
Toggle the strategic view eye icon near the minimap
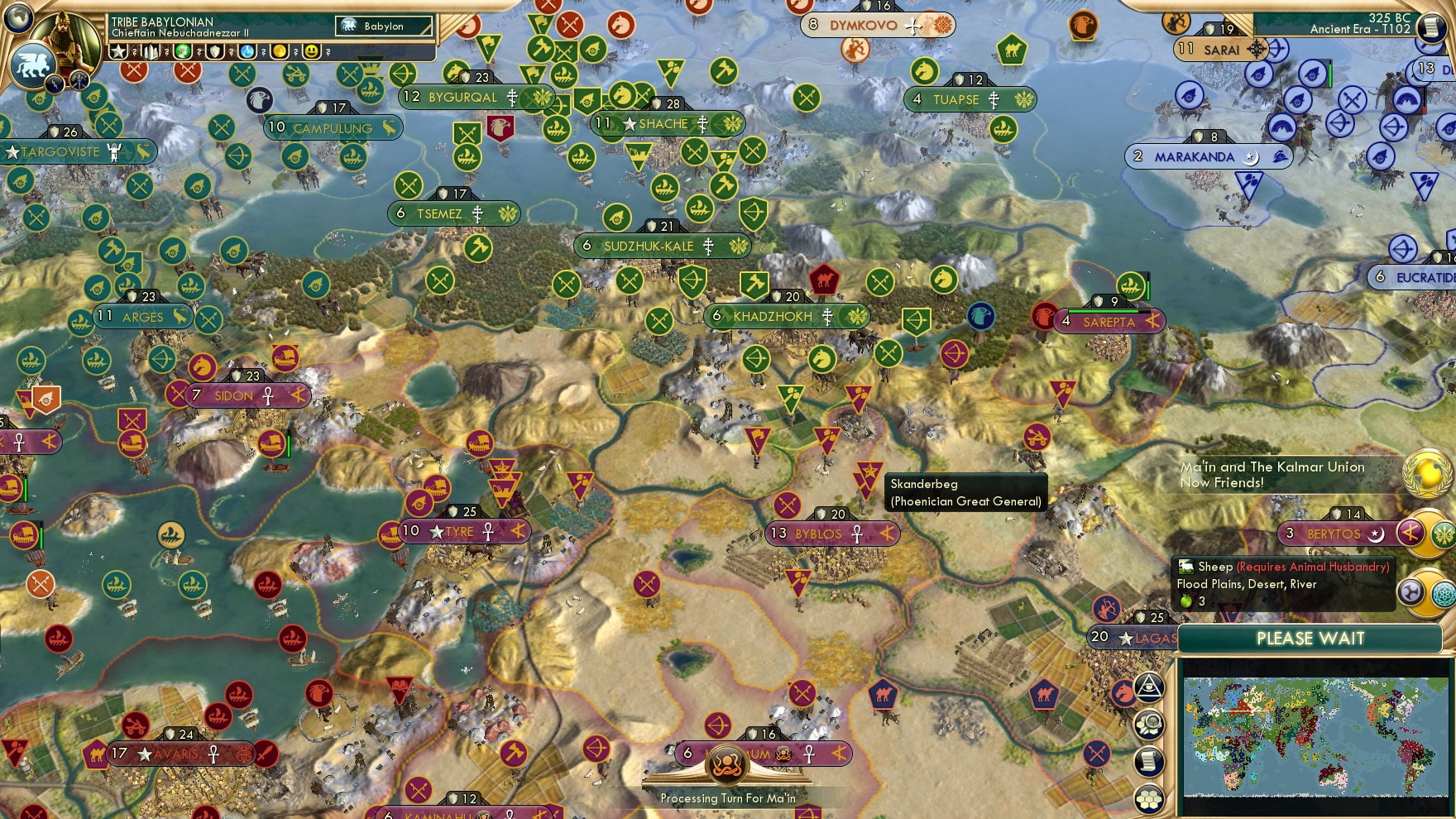click(x=1148, y=687)
